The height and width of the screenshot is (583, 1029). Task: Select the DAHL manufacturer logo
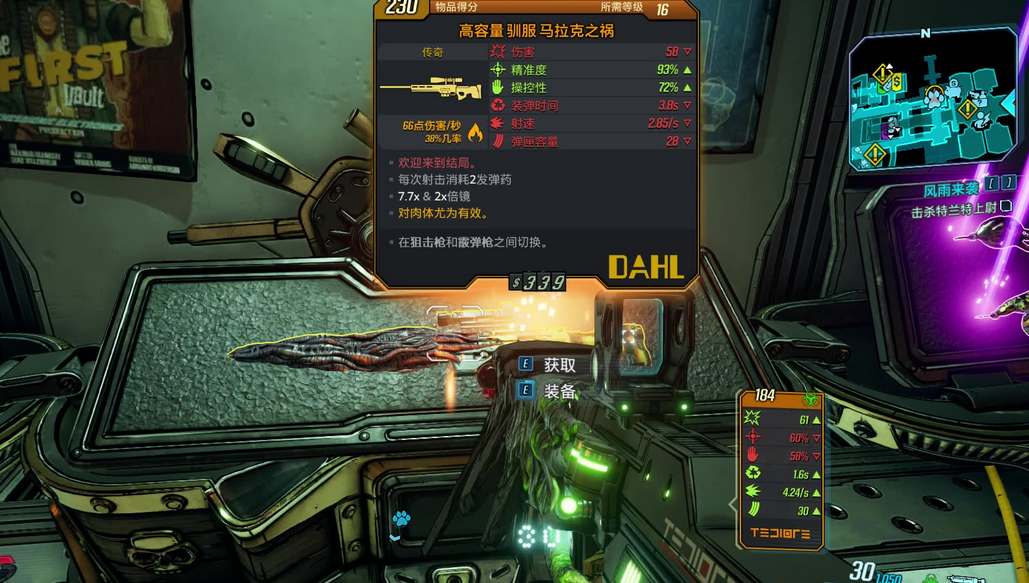[x=645, y=266]
